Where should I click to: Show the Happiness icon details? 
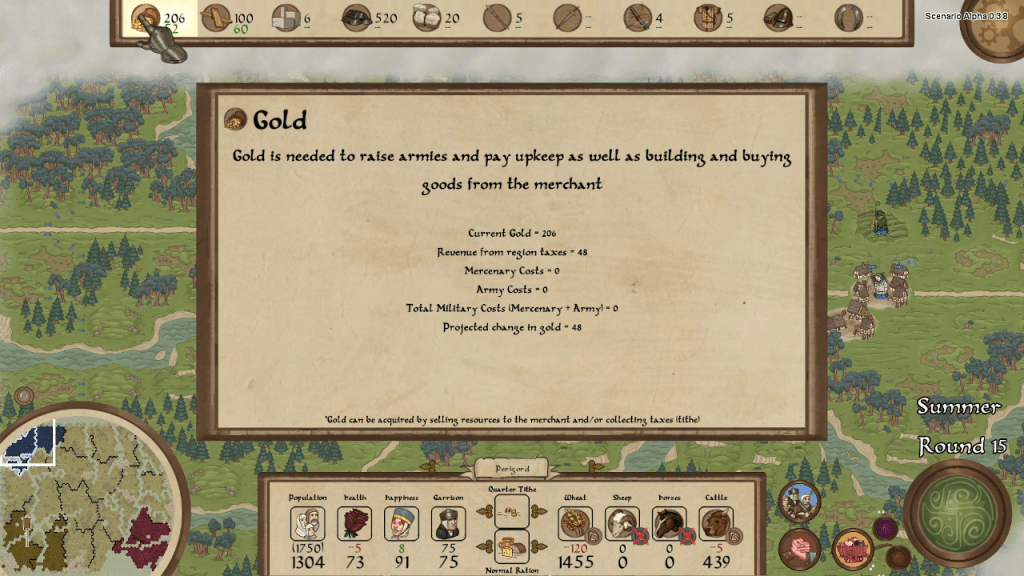pyautogui.click(x=400, y=523)
